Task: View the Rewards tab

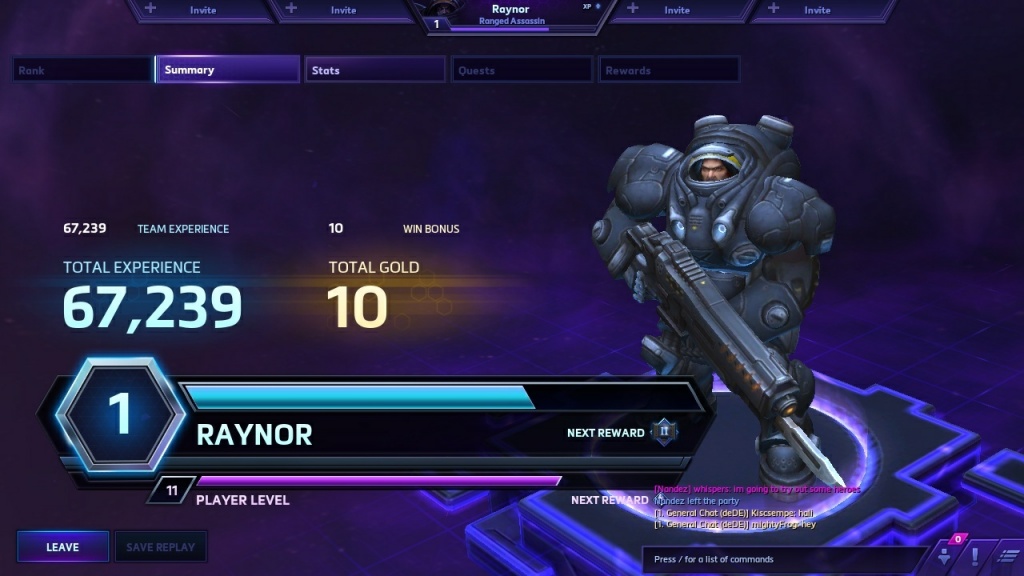Action: tap(669, 70)
